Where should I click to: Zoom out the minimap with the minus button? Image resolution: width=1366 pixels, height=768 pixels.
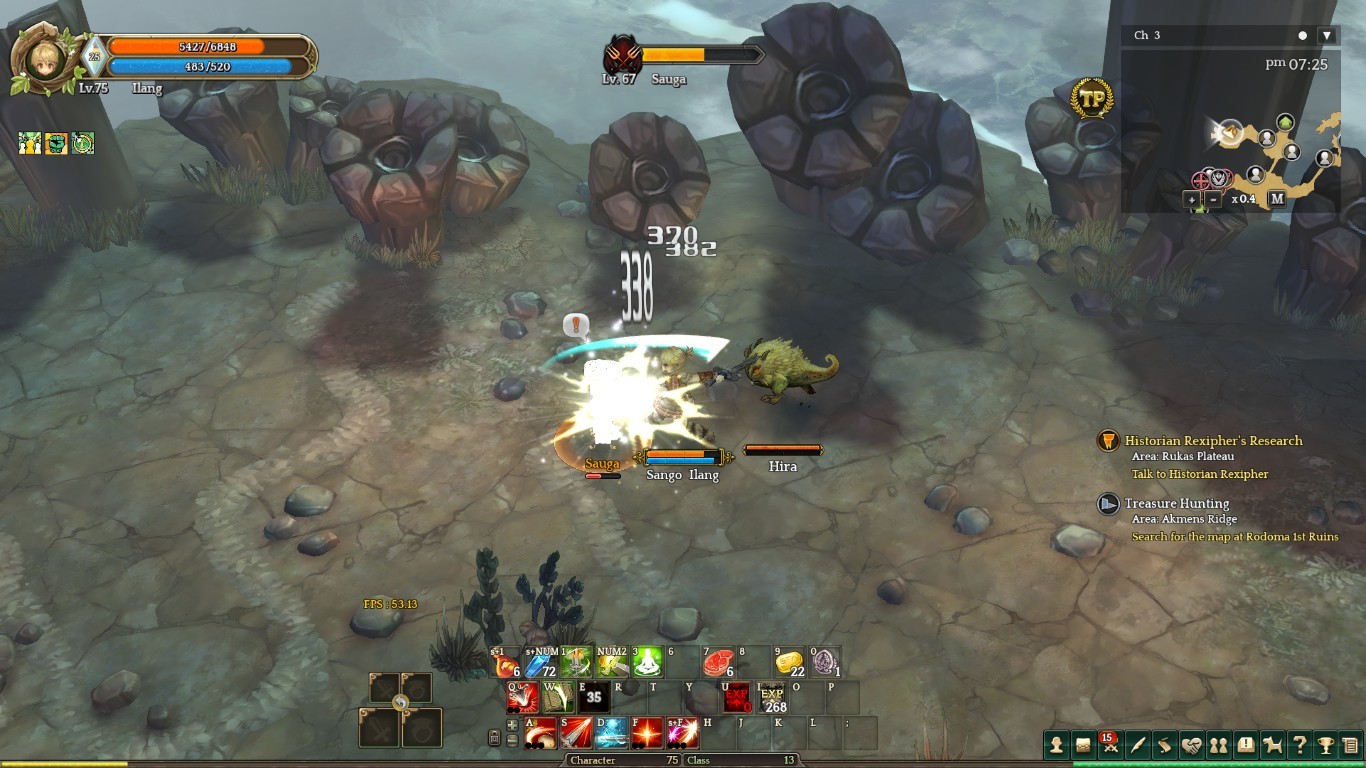pyautogui.click(x=1213, y=199)
